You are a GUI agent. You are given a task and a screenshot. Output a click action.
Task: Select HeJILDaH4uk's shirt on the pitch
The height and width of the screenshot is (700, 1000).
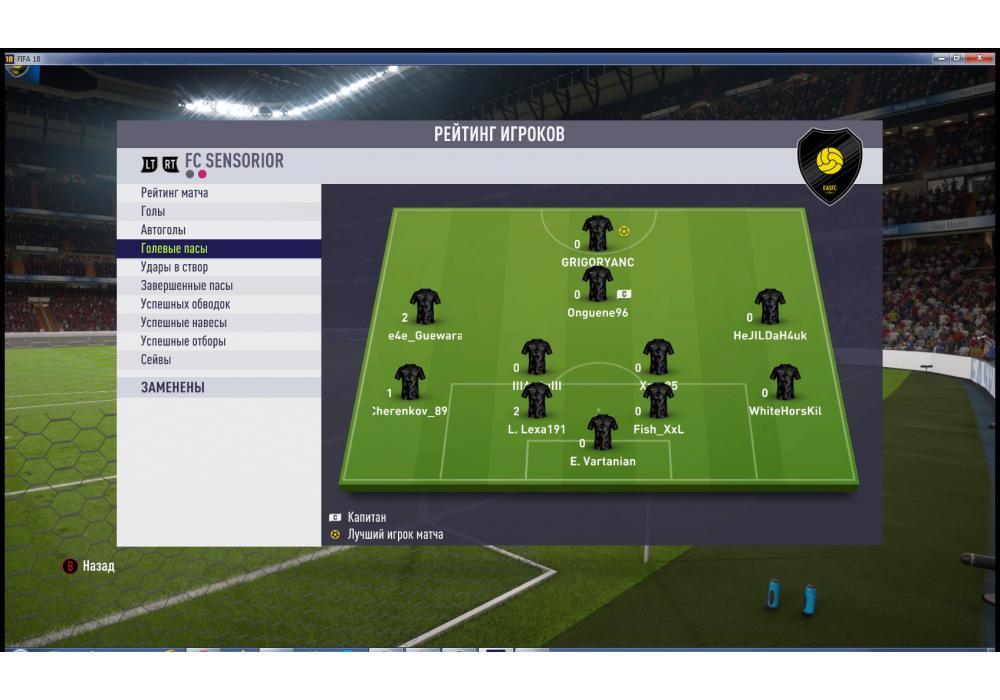point(769,308)
